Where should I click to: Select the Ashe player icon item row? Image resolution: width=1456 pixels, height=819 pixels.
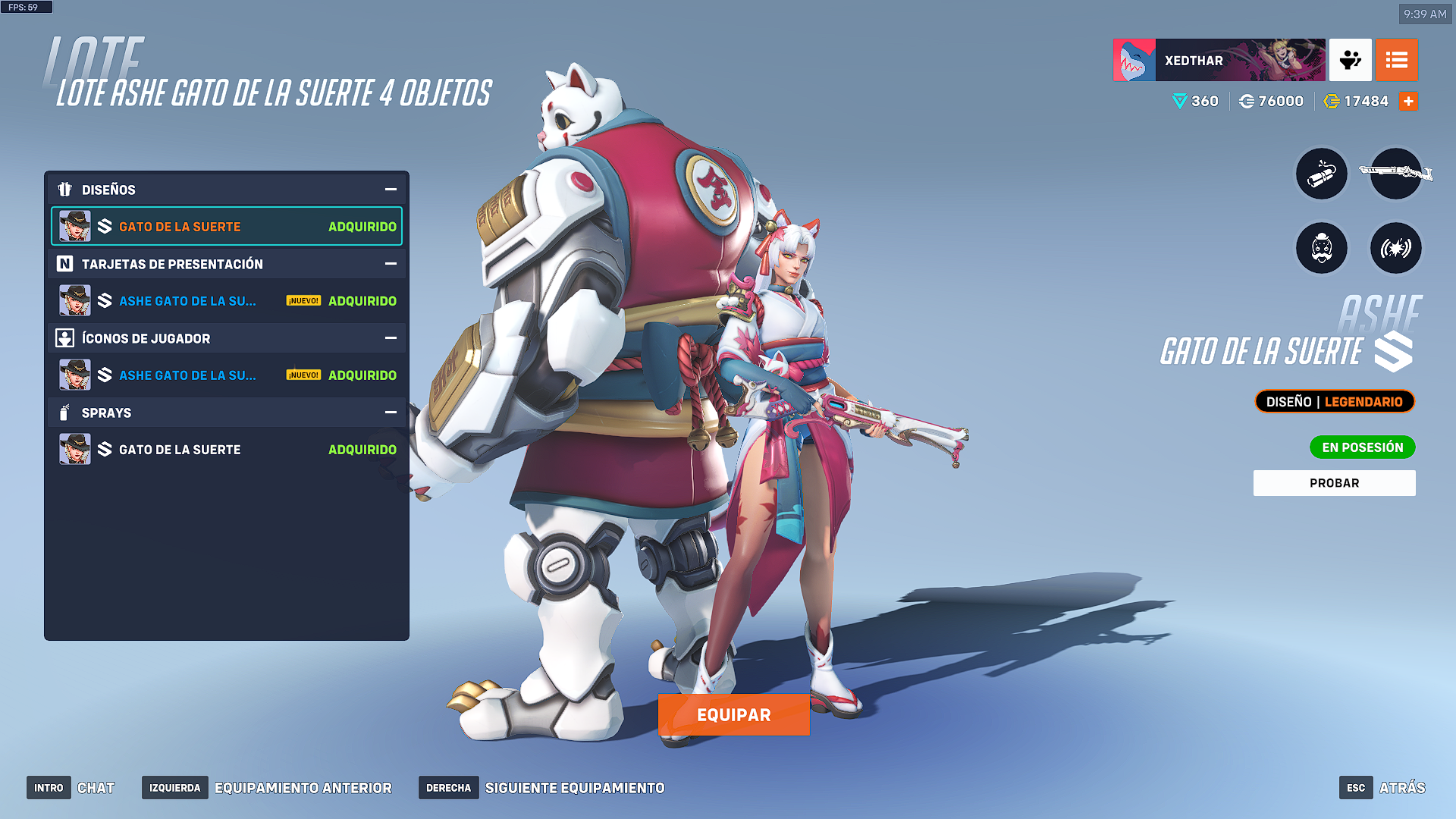click(227, 375)
